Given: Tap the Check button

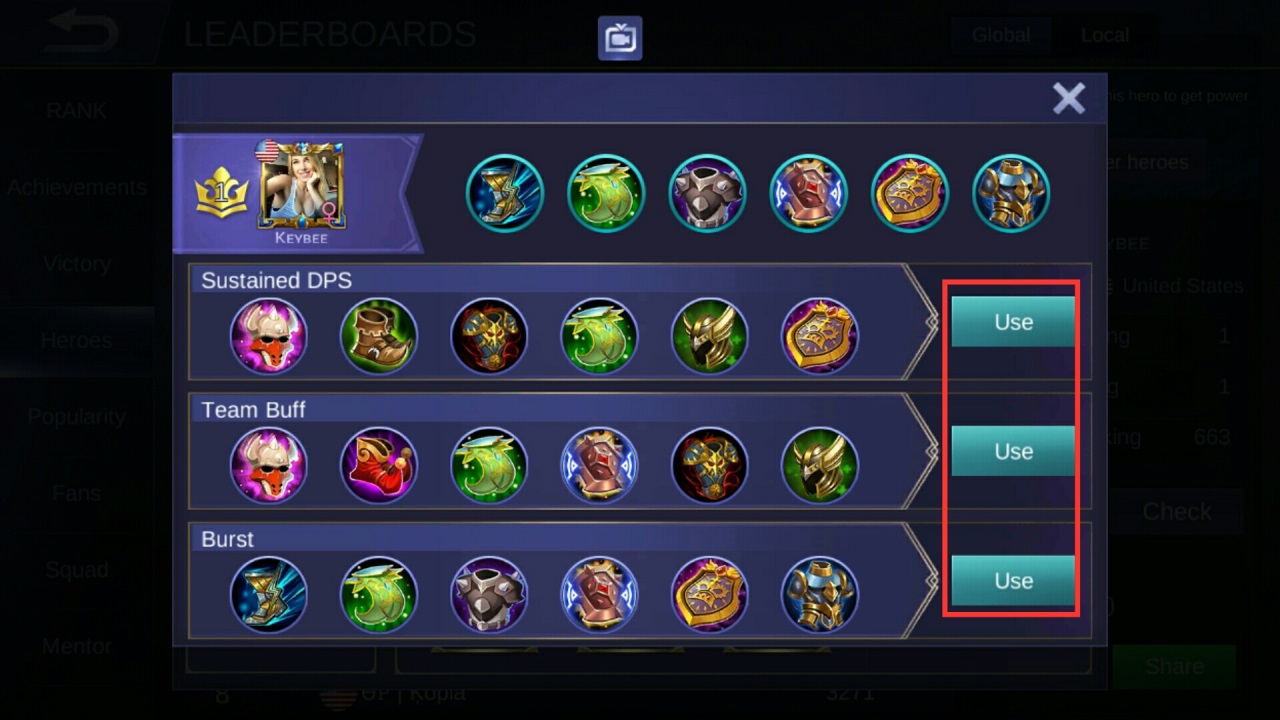Looking at the screenshot, I should (x=1177, y=511).
